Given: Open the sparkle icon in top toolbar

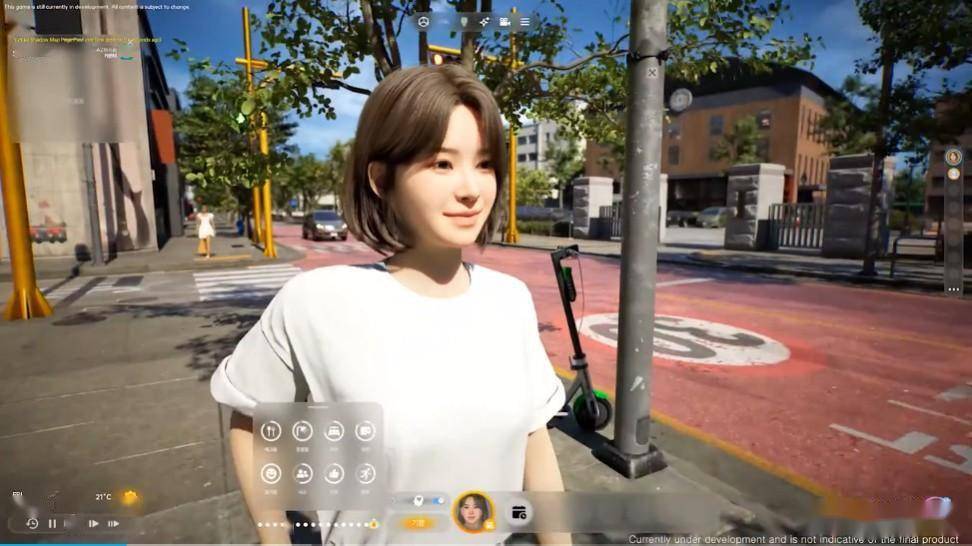Looking at the screenshot, I should 484,22.
